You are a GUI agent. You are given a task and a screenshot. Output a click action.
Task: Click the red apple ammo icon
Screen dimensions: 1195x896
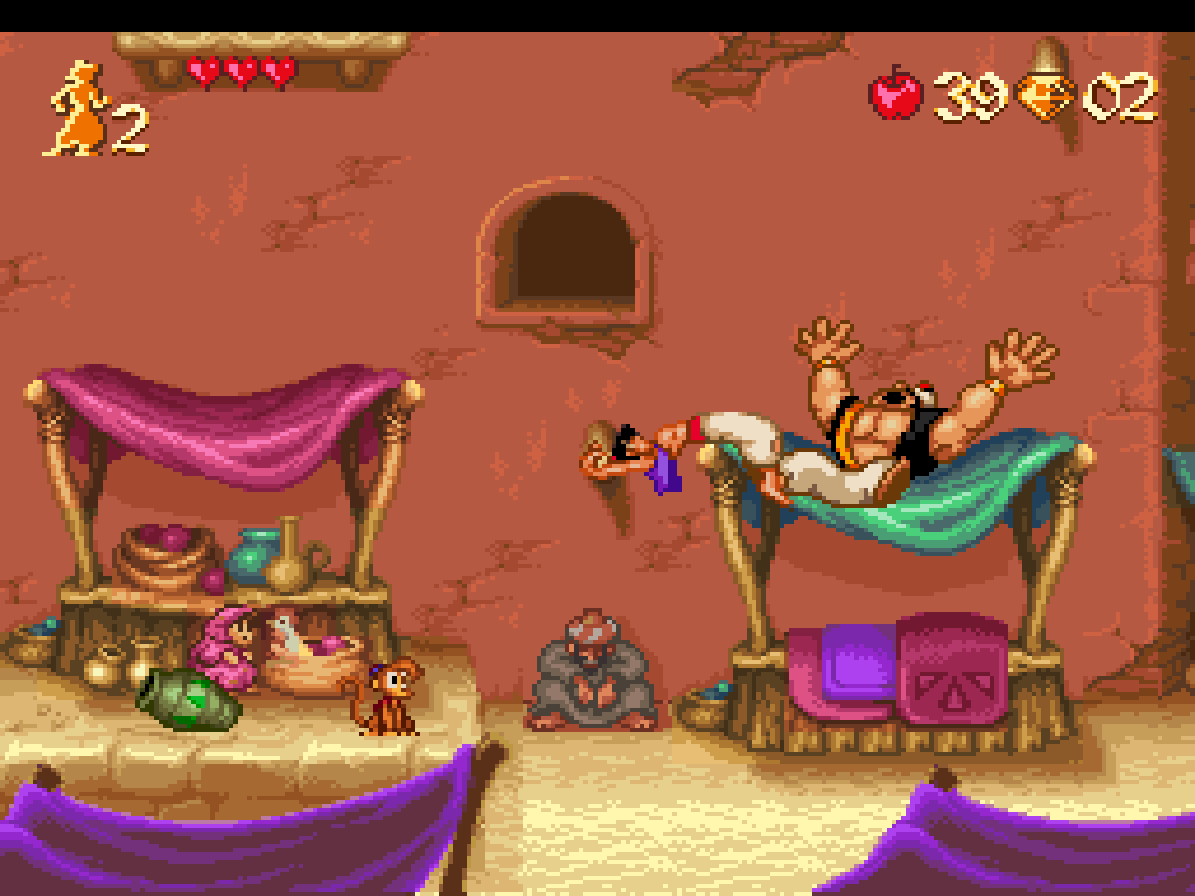coord(896,94)
